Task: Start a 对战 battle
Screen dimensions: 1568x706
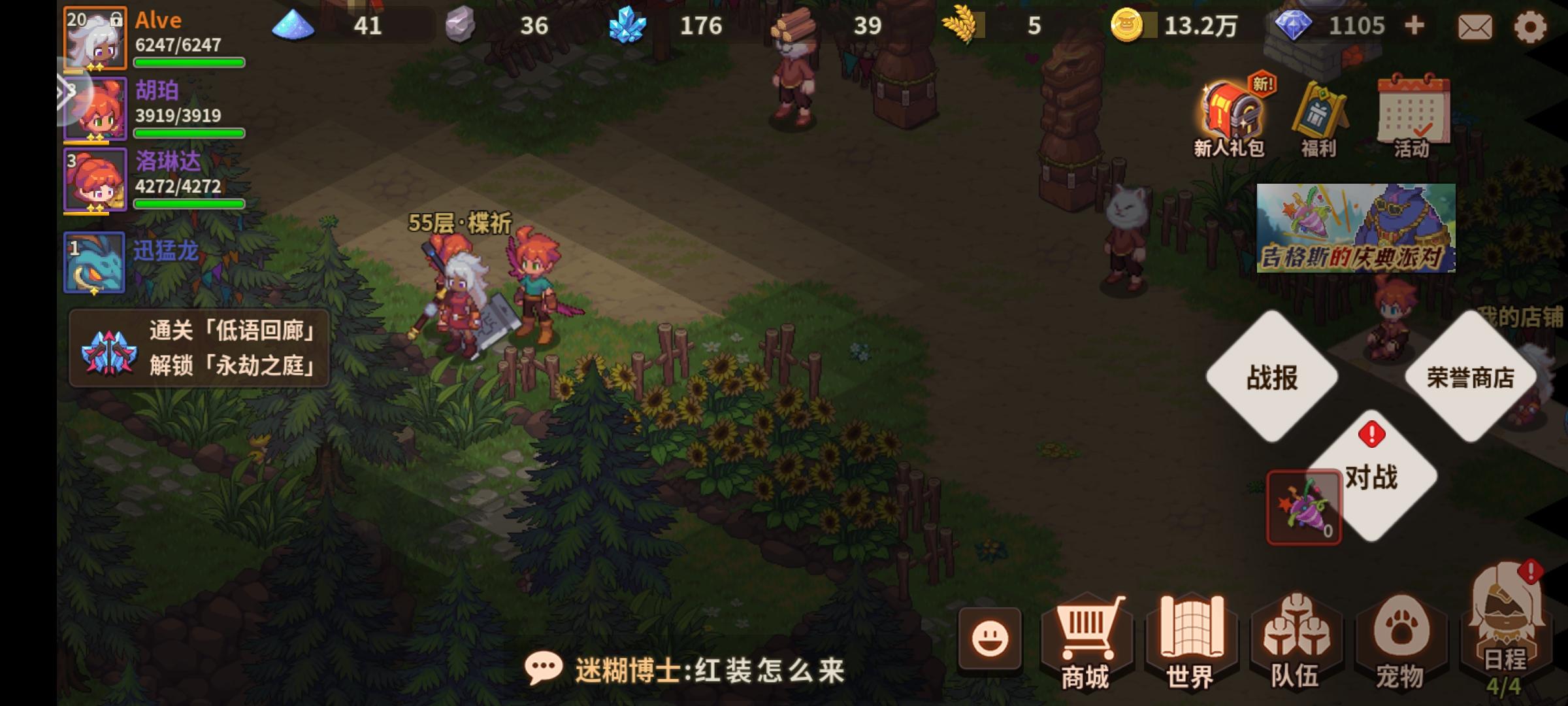Action: (1372, 479)
